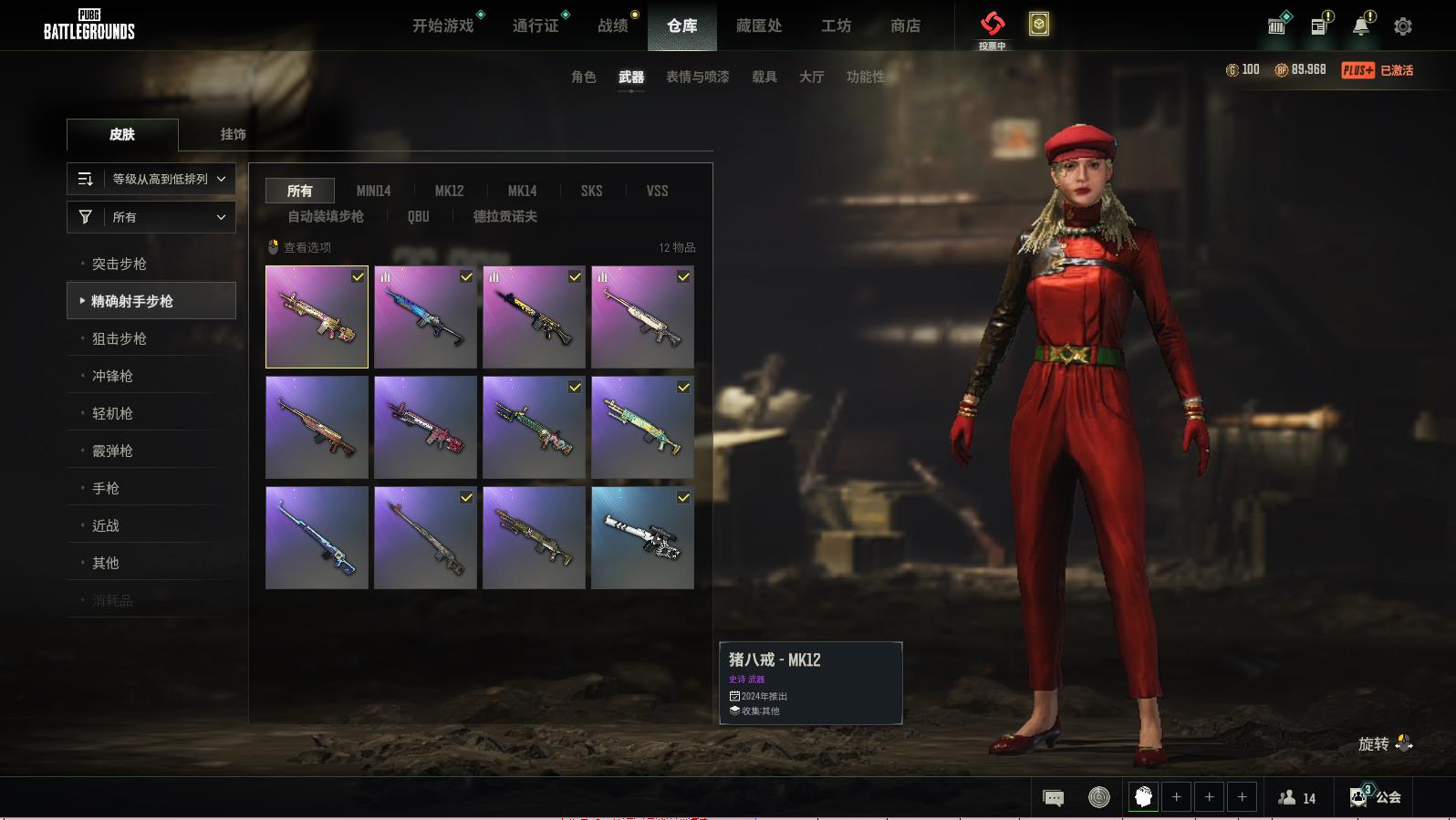Screen dimensions: 1456x820
Task: Filter skins by MK12
Action: pos(449,191)
